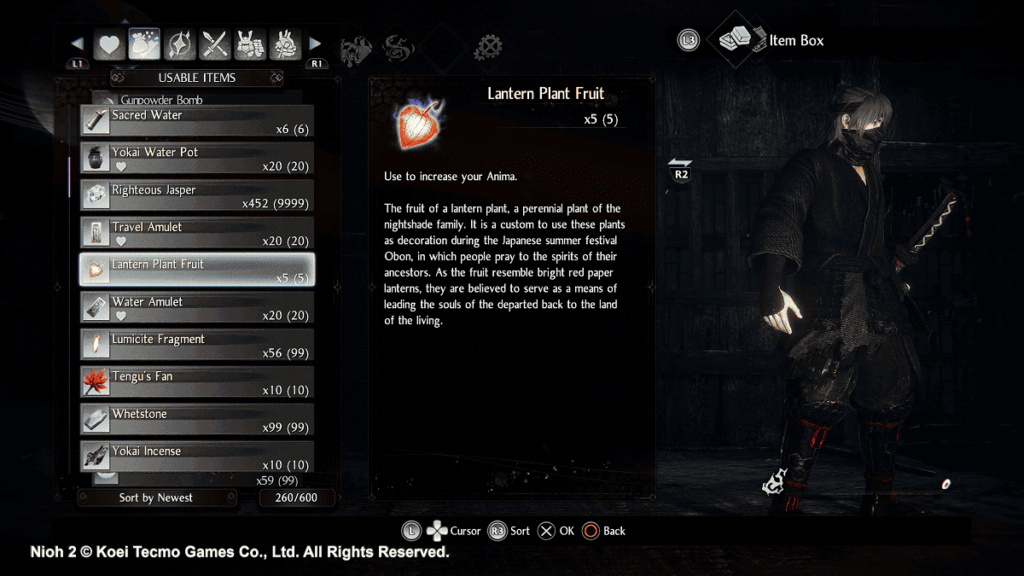
Task: Choose the Lumicite Fragment row
Action: (x=197, y=345)
